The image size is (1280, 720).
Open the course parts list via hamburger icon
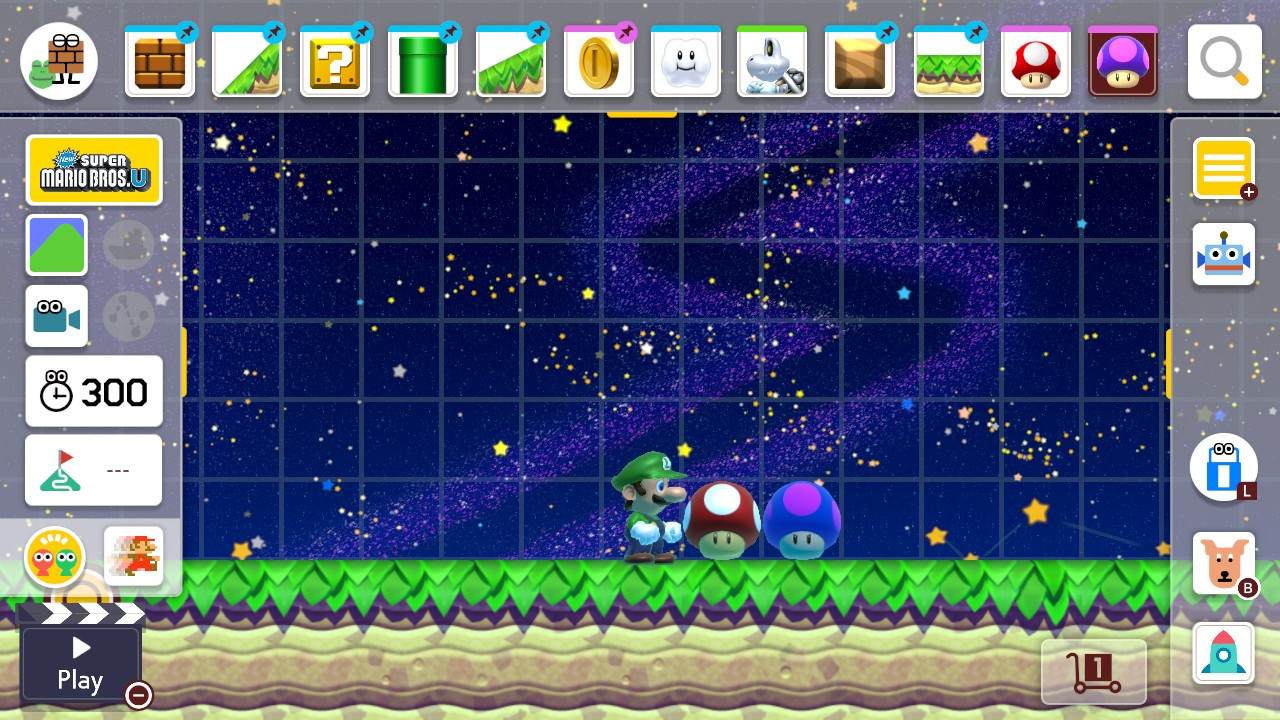click(1223, 168)
